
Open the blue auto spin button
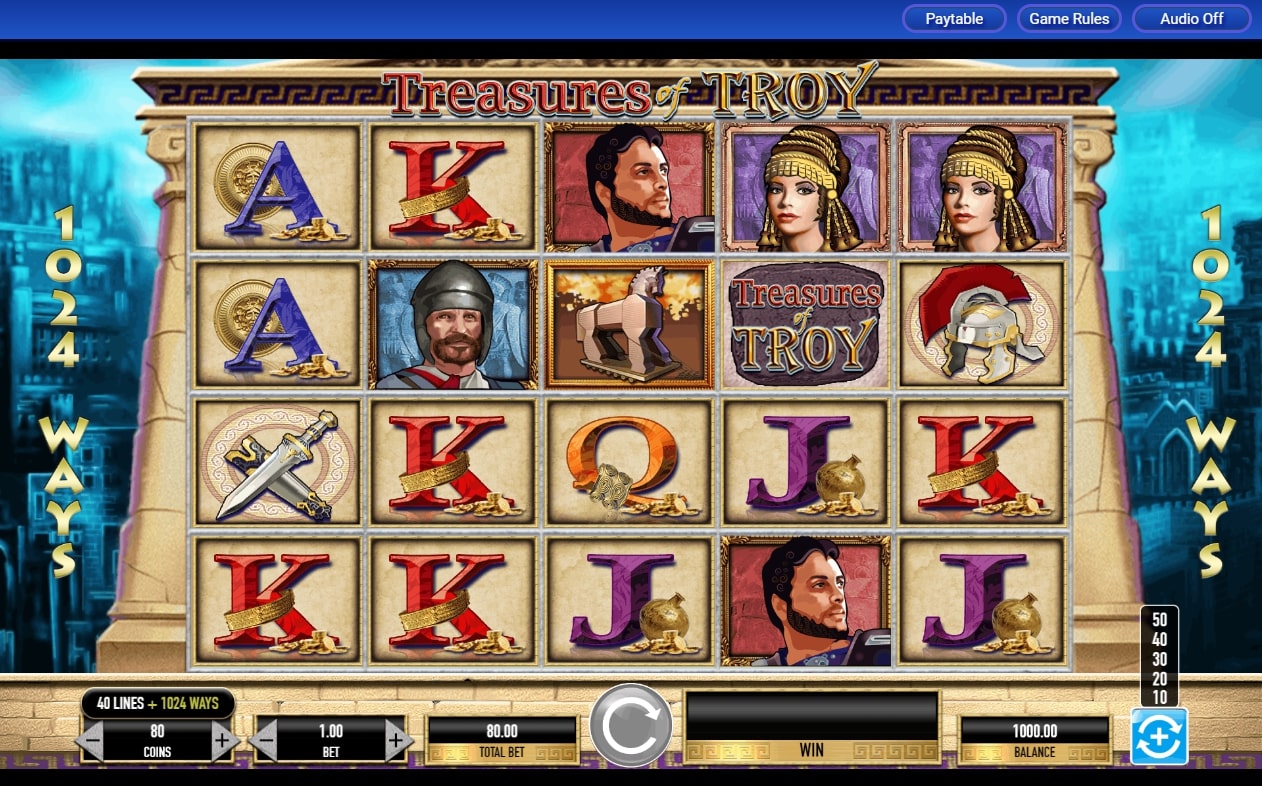(1159, 737)
